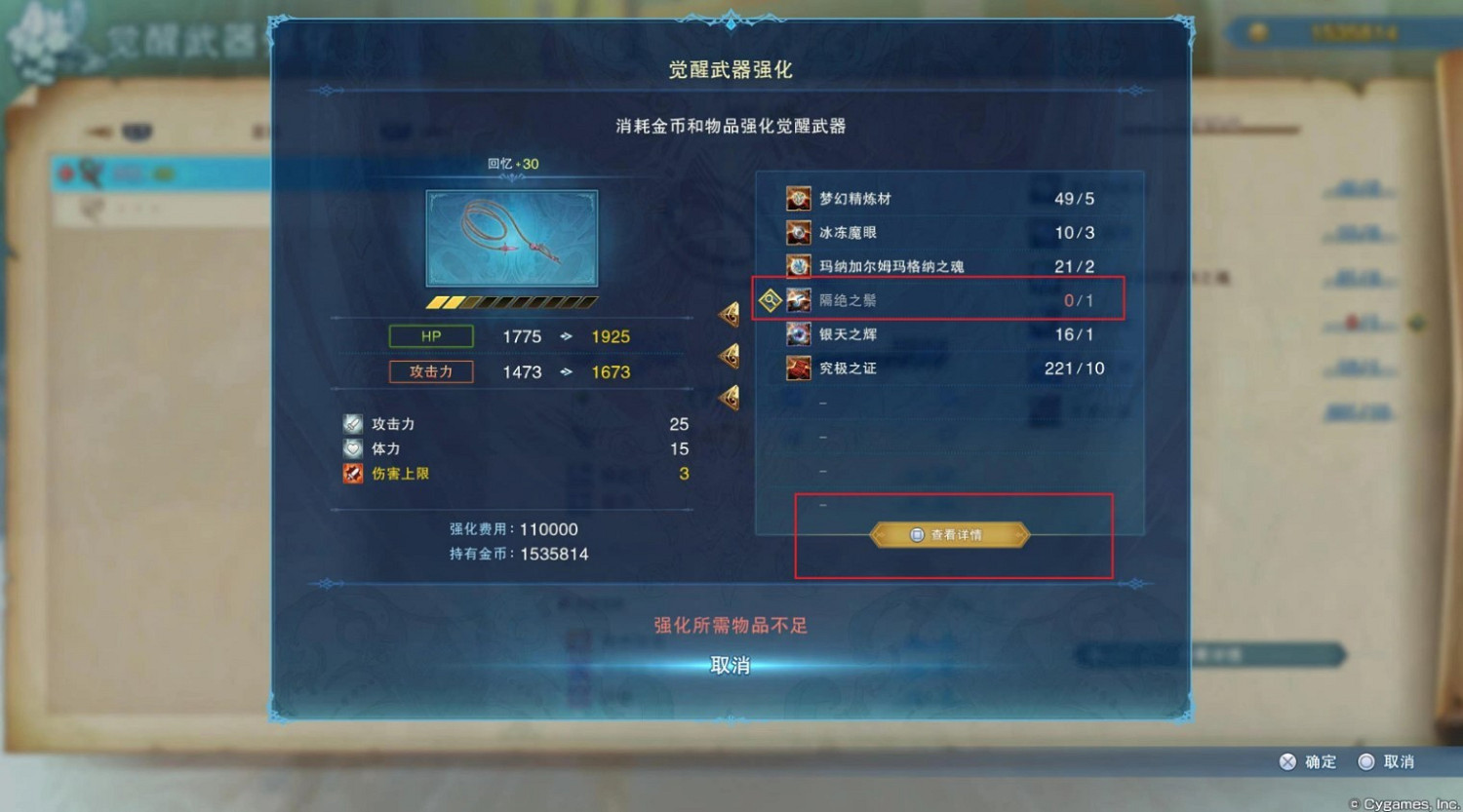
Task: Select the 伤害上限 damage cap icon
Action: (351, 473)
